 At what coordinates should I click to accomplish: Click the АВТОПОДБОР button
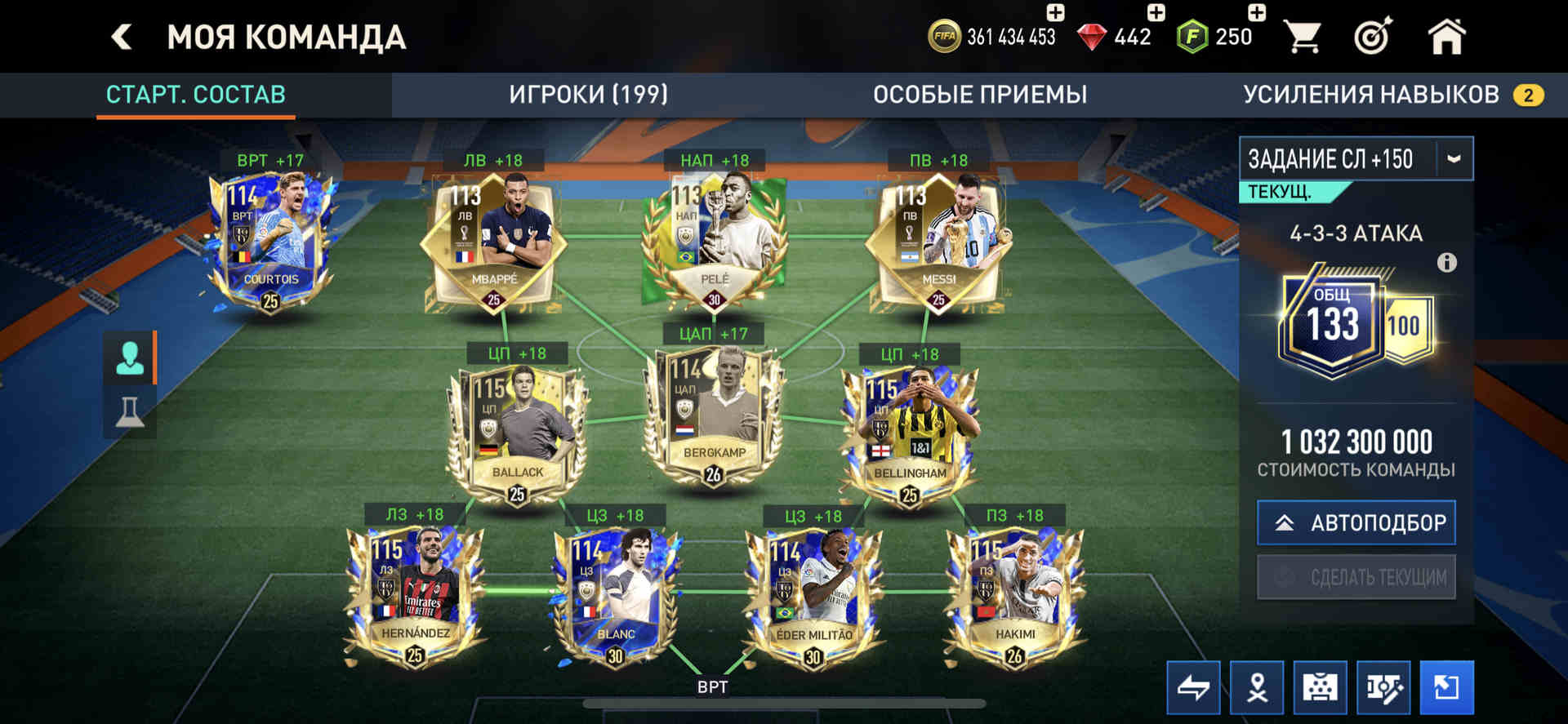tap(1356, 522)
